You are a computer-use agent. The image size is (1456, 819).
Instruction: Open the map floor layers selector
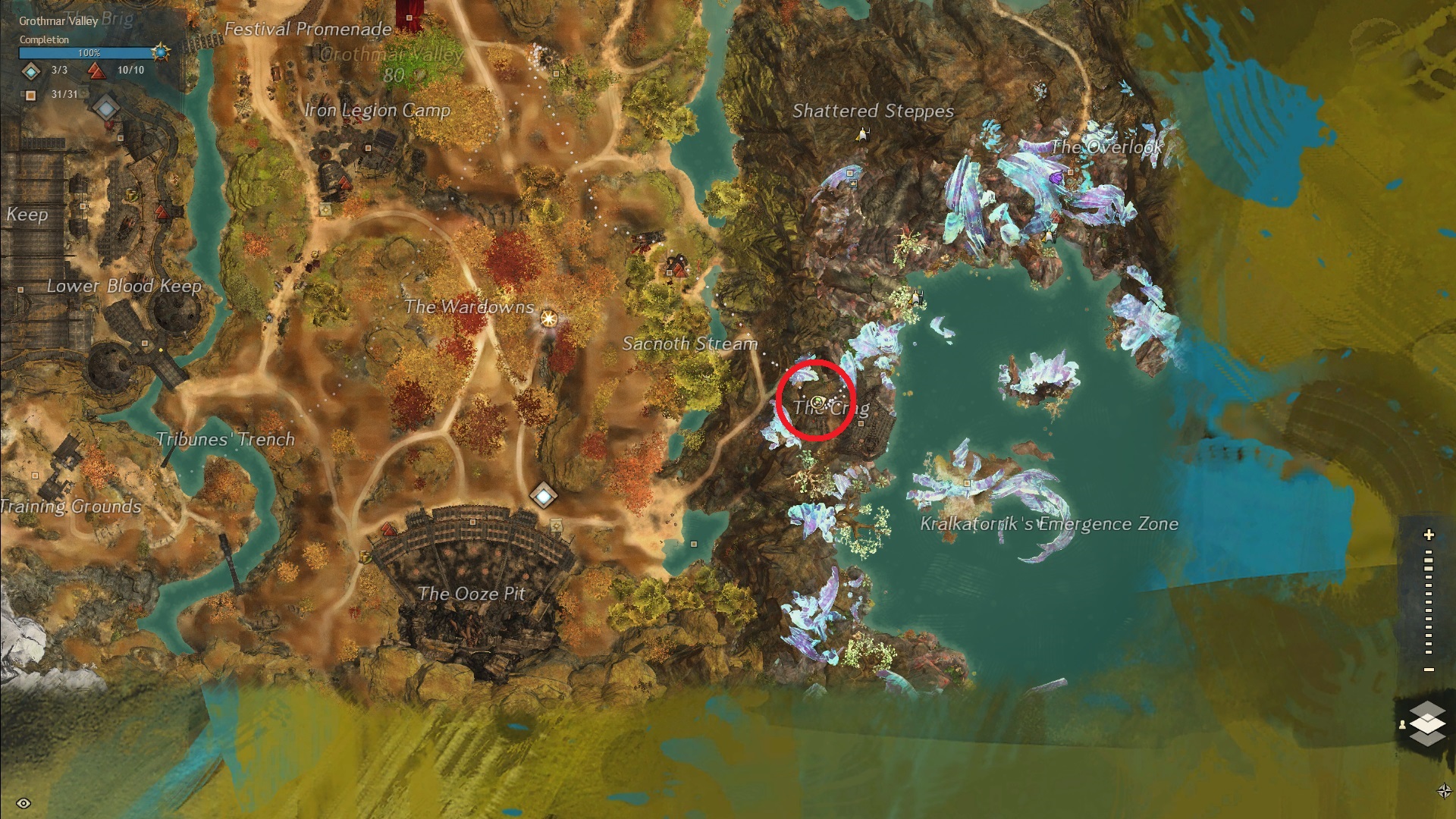[1426, 723]
